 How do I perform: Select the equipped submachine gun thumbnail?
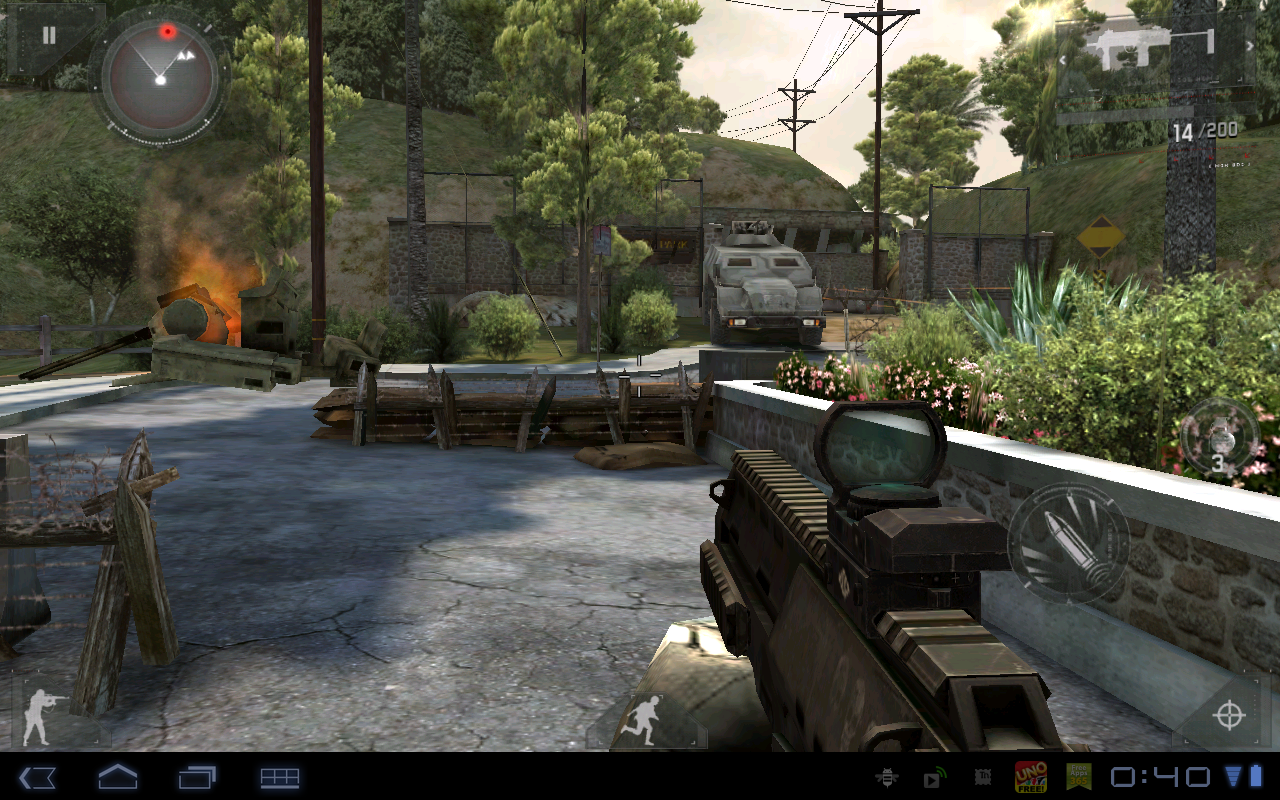click(1130, 45)
